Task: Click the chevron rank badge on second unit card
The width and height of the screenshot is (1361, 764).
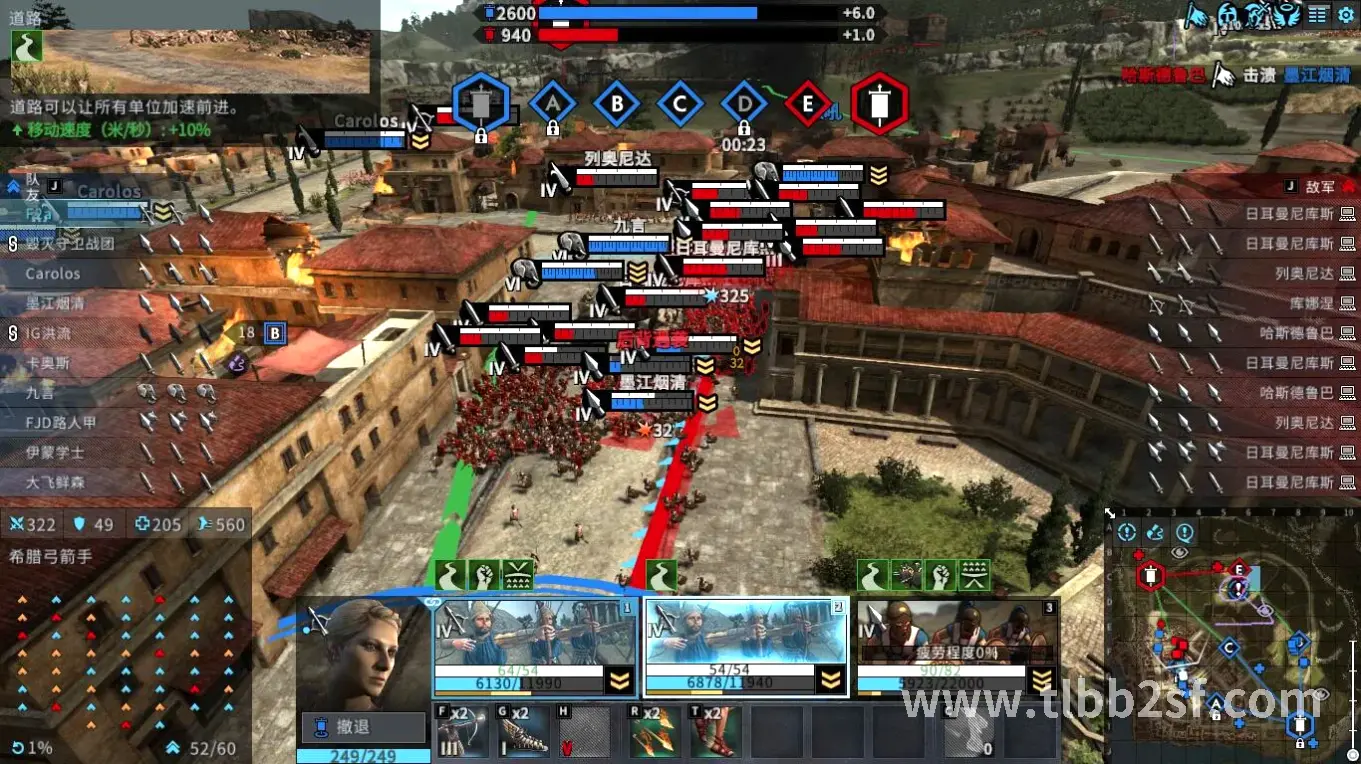Action: pyautogui.click(x=829, y=681)
